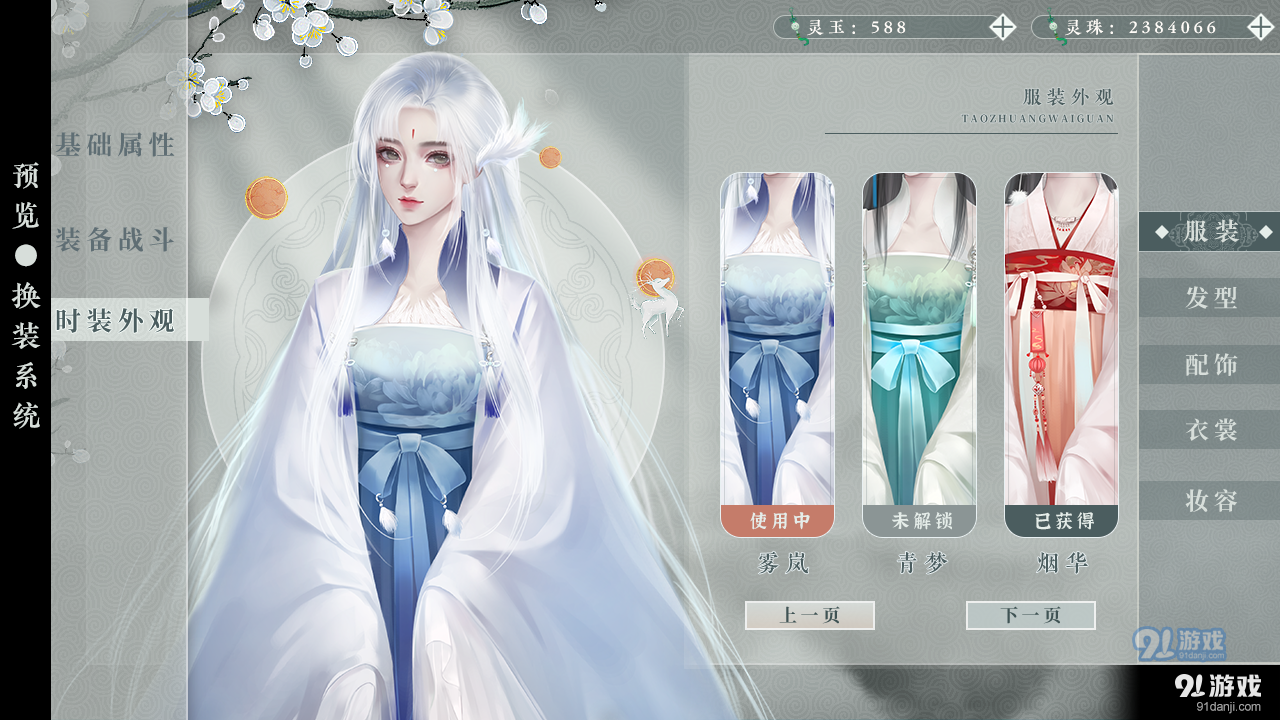Switch to the 装备战斗 tab
This screenshot has width=1280, height=720.
click(x=115, y=238)
